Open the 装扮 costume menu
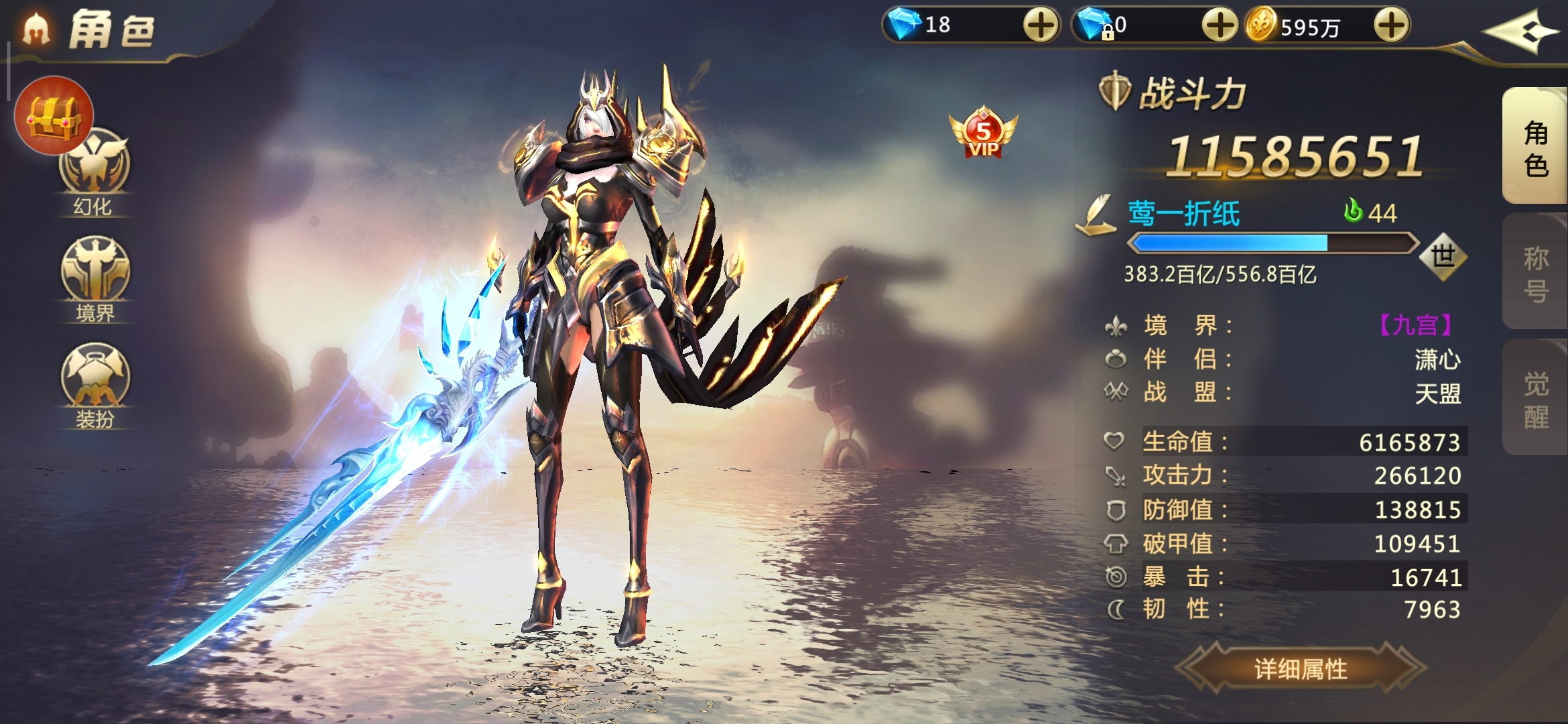Viewport: 1568px width, 724px height. 95,384
